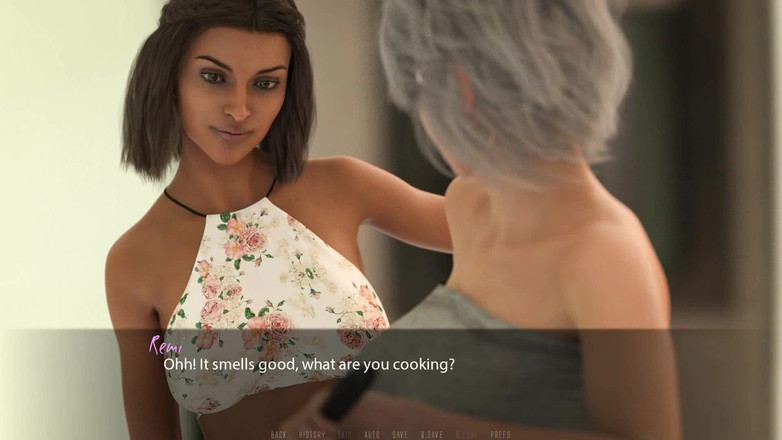
Task: Open the dialogue History log
Action: 311,434
